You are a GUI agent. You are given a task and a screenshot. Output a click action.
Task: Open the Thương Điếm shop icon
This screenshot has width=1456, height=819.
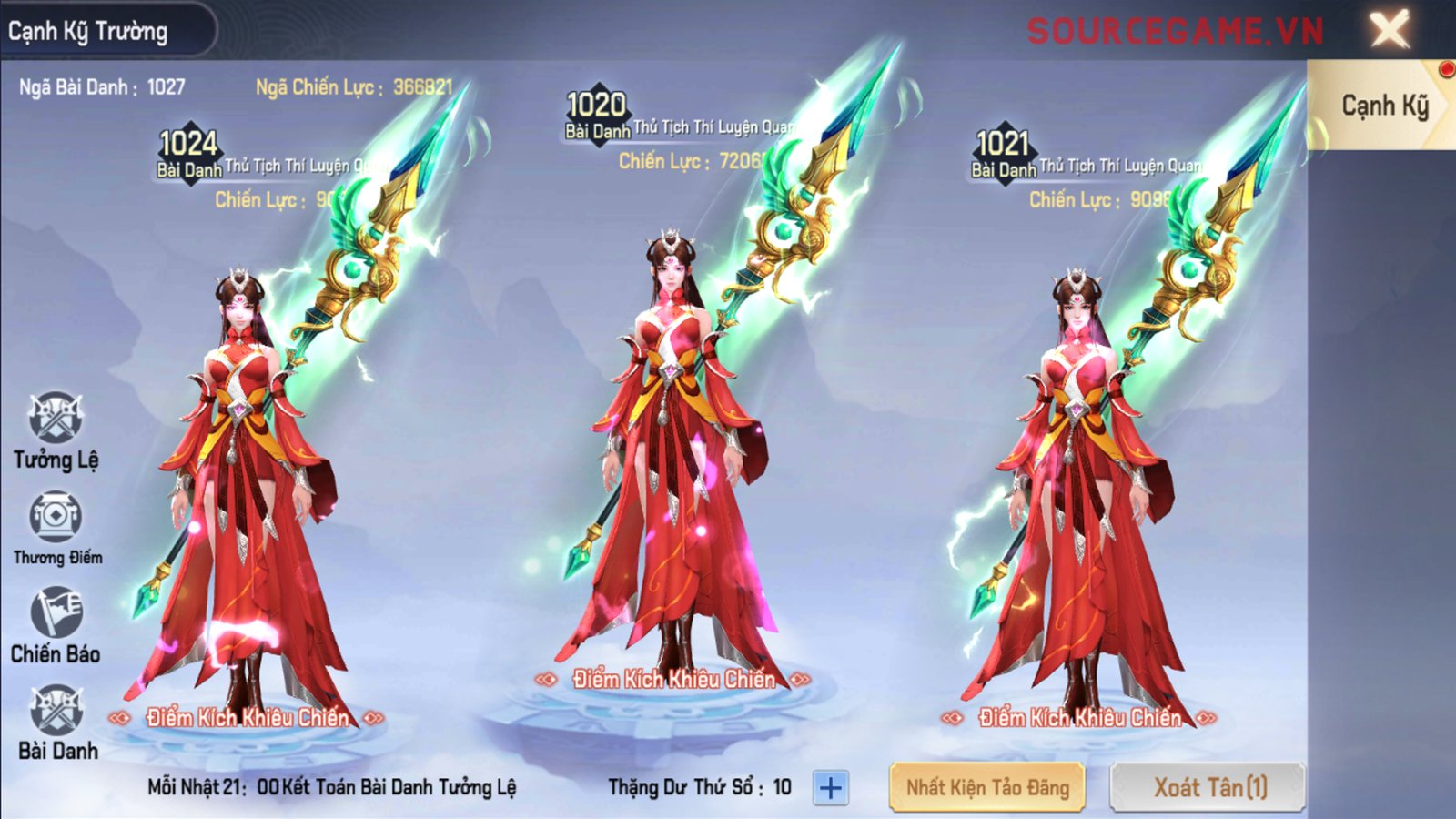(x=56, y=517)
